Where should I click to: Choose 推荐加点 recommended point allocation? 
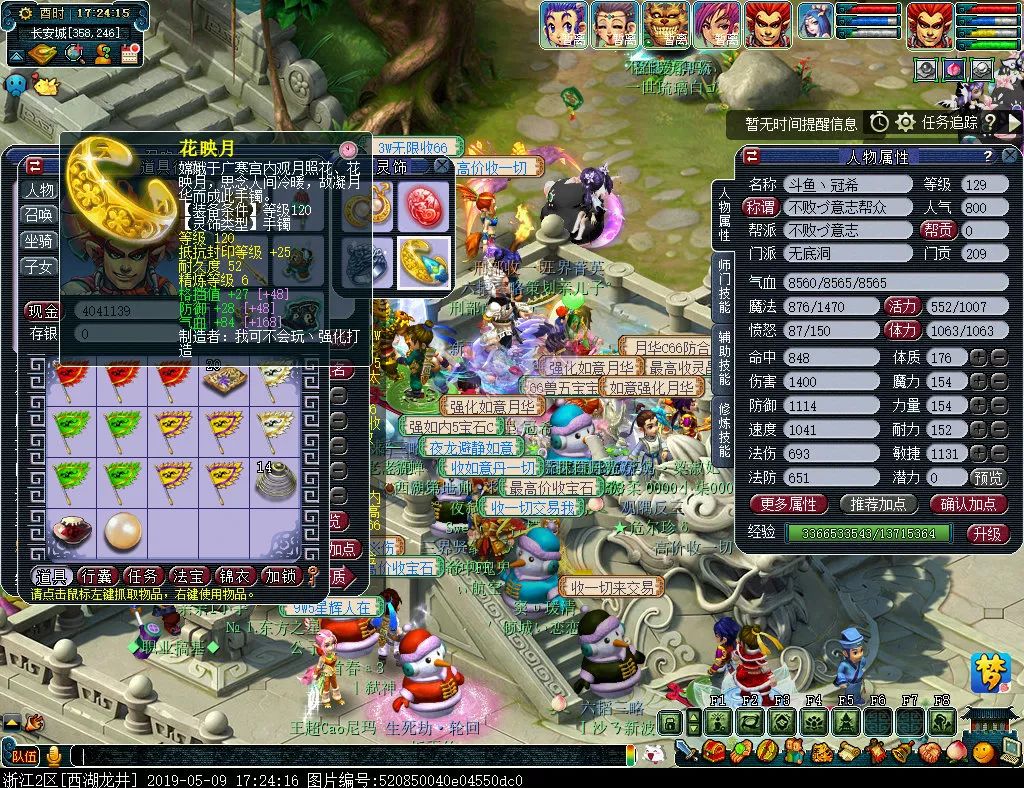pyautogui.click(x=878, y=504)
